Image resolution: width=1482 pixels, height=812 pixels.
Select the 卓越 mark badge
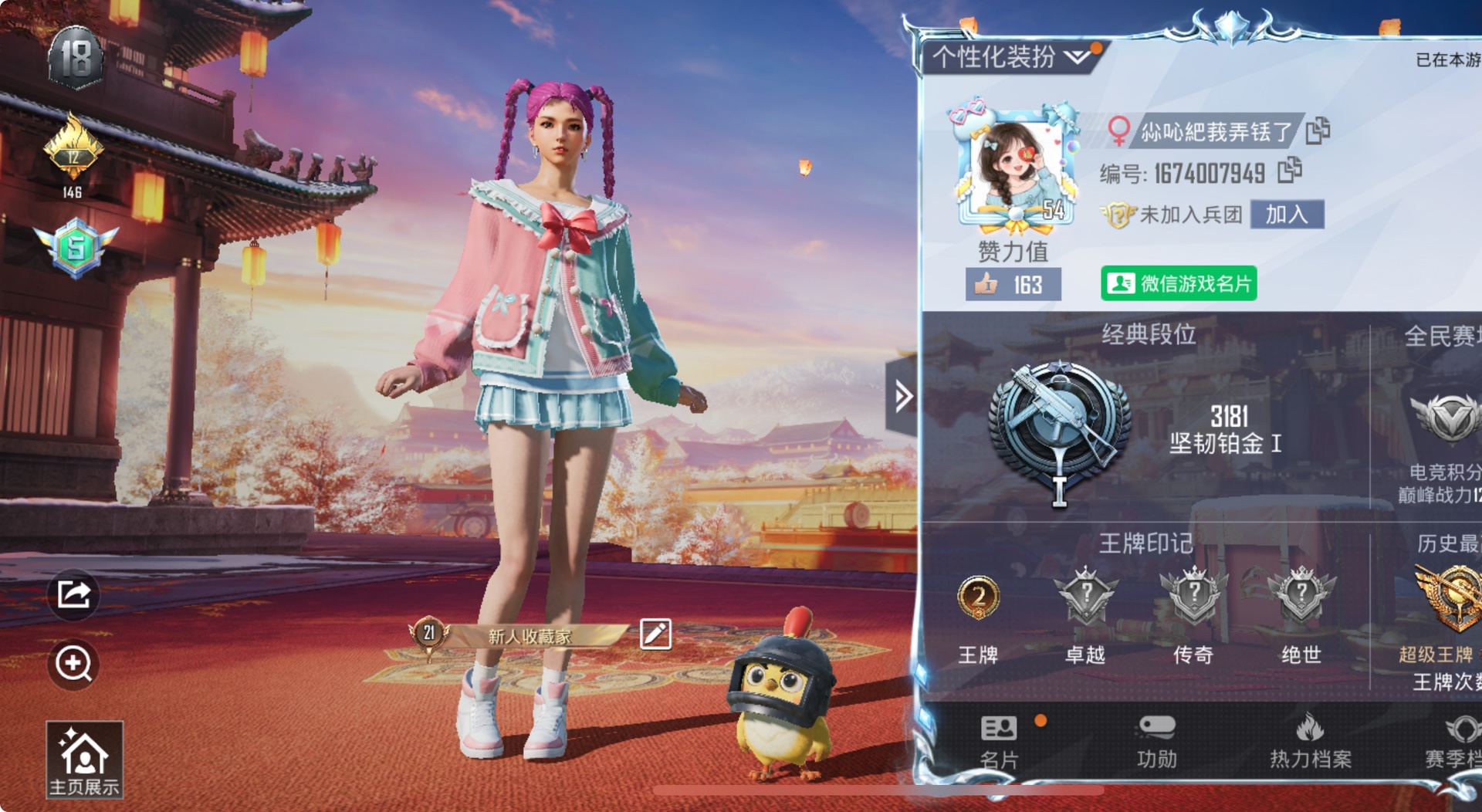coord(1085,598)
